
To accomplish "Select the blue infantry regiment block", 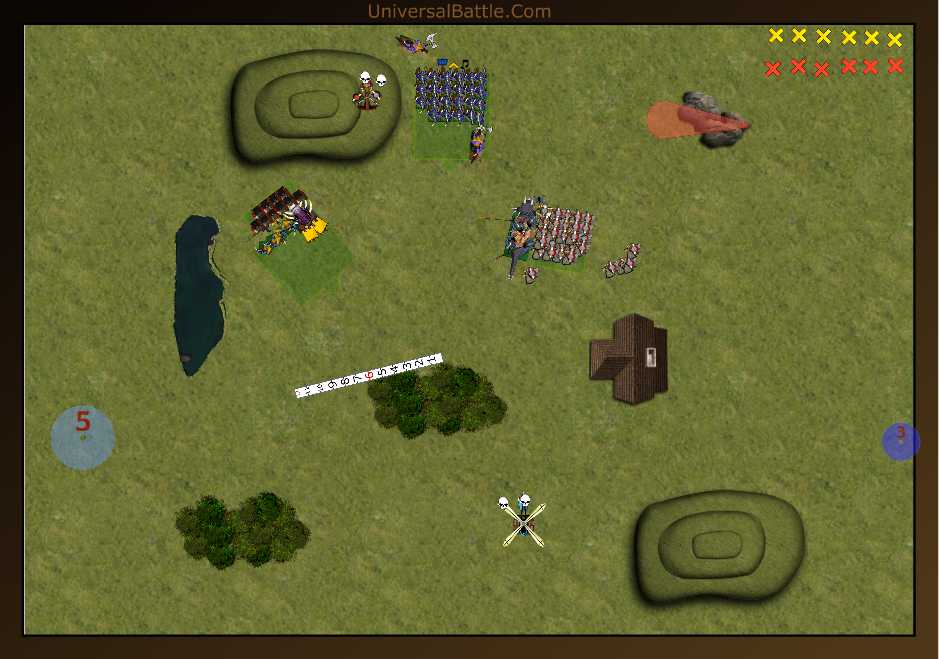I will (x=450, y=96).
